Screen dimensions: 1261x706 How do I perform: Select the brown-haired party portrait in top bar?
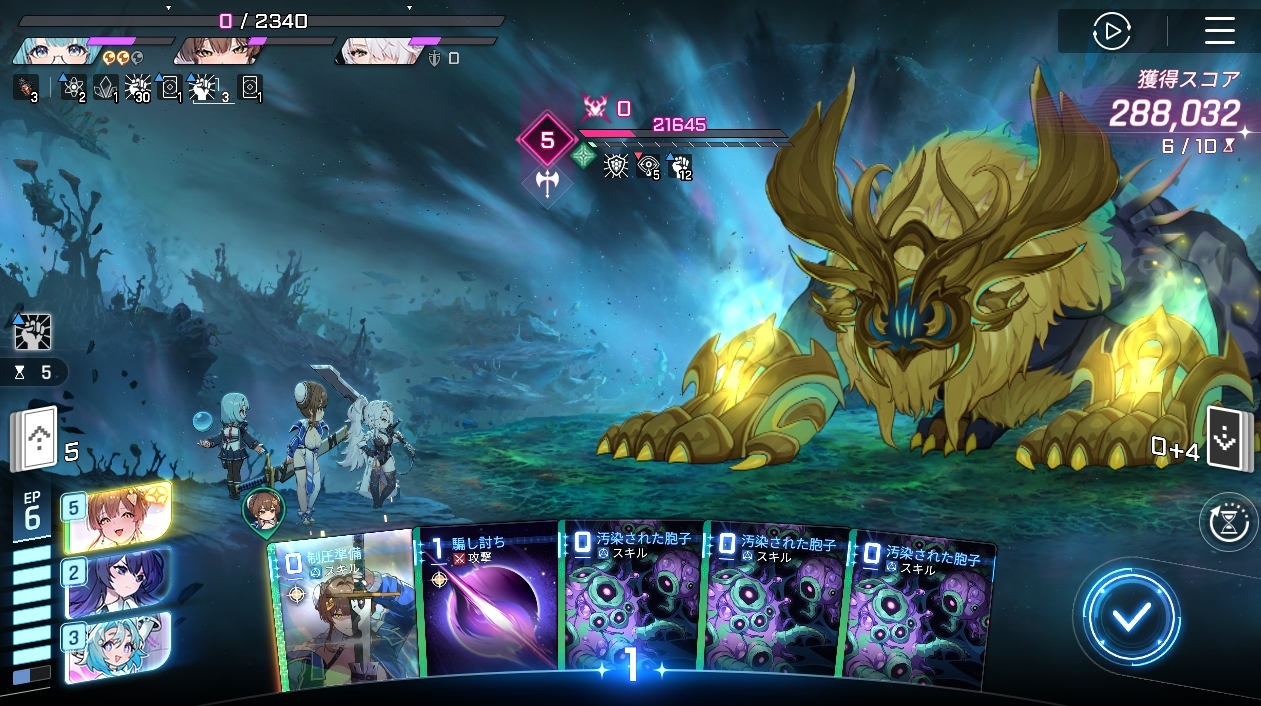[211, 50]
